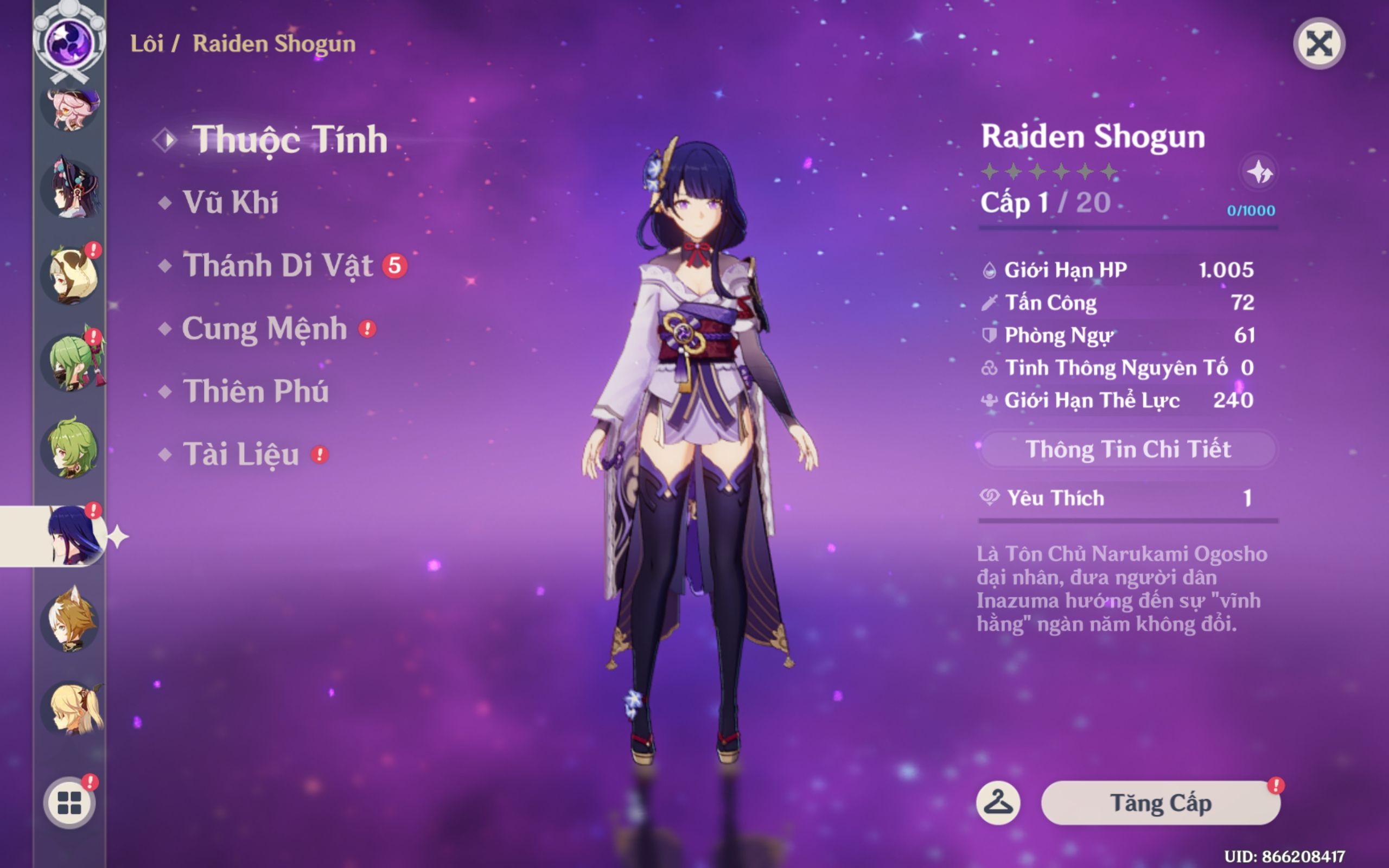The image size is (1389, 868).
Task: Click the Tăng Cấp level-up button
Action: pos(1160,802)
